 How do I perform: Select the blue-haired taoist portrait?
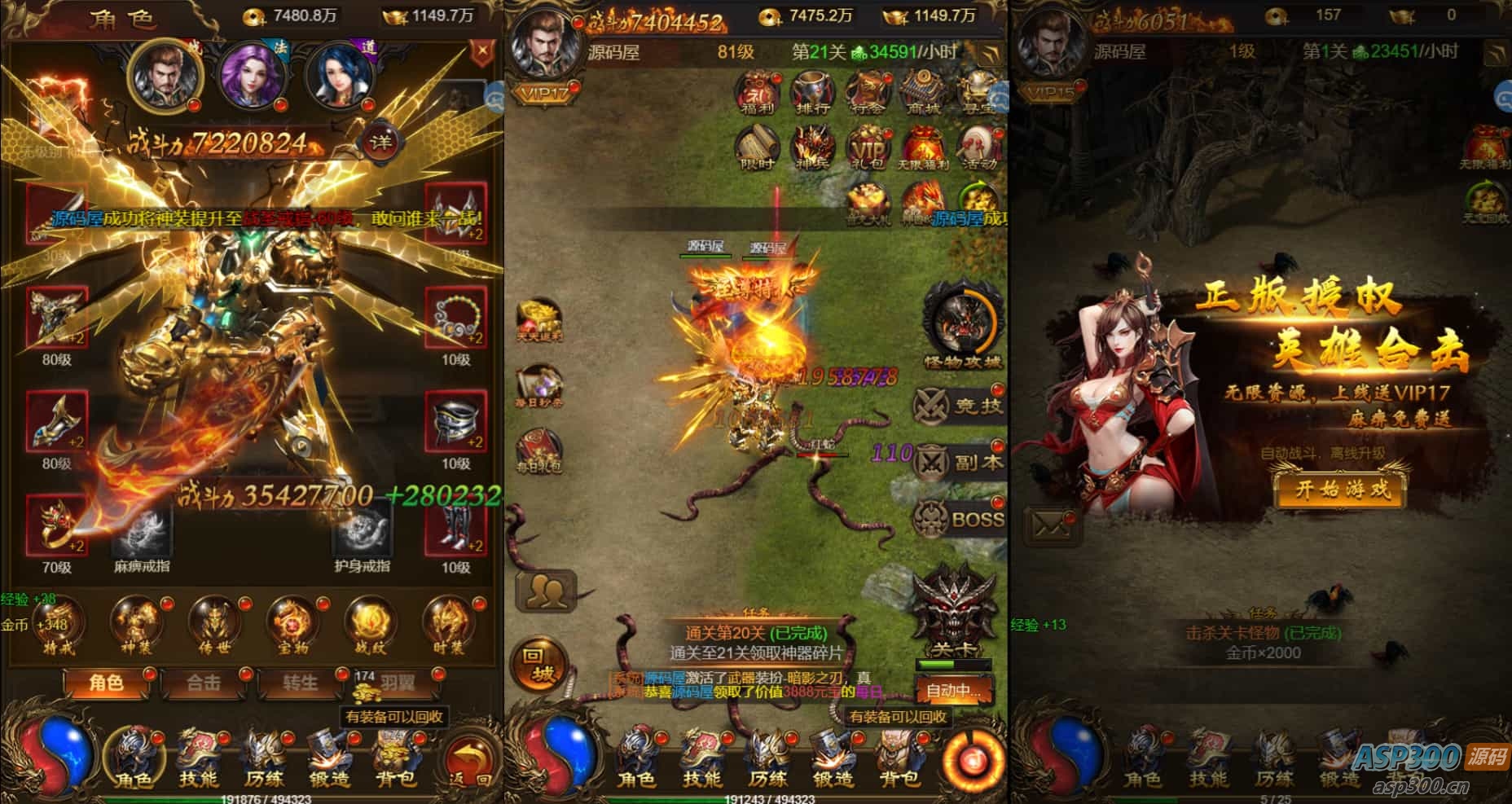[337, 74]
